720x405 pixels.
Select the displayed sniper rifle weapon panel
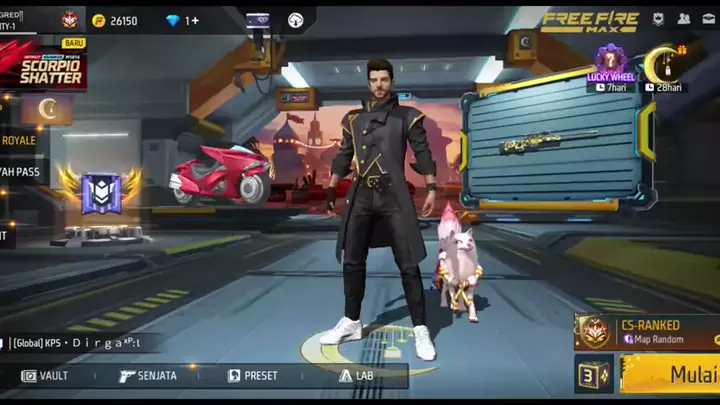point(551,143)
